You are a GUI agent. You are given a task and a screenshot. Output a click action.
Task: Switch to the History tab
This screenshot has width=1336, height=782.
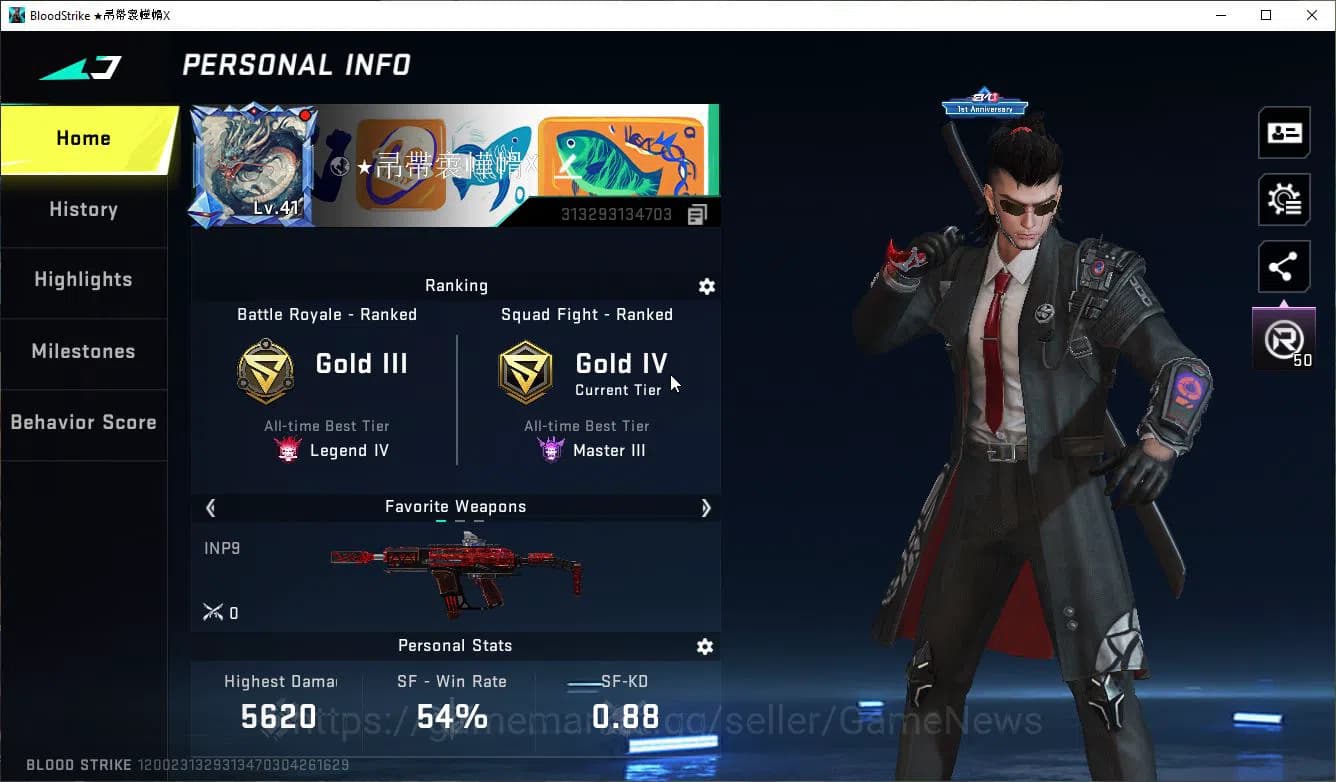[x=83, y=209]
